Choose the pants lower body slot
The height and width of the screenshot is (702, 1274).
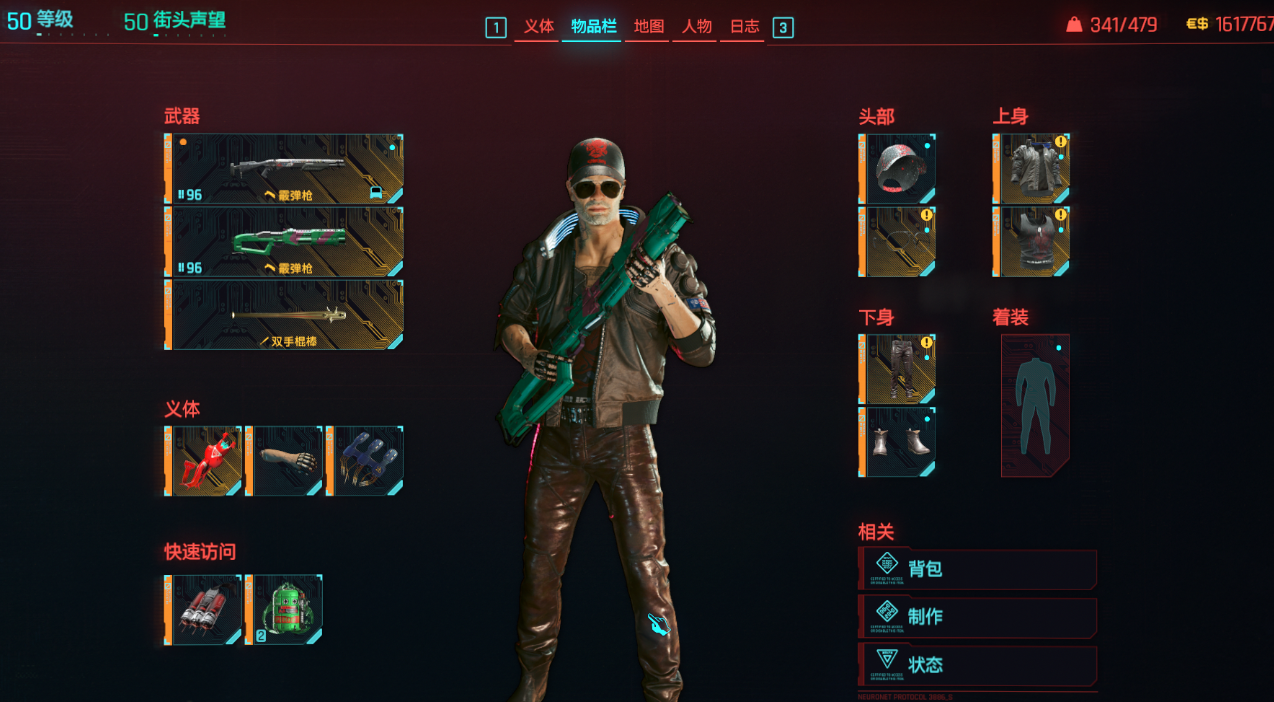click(898, 369)
